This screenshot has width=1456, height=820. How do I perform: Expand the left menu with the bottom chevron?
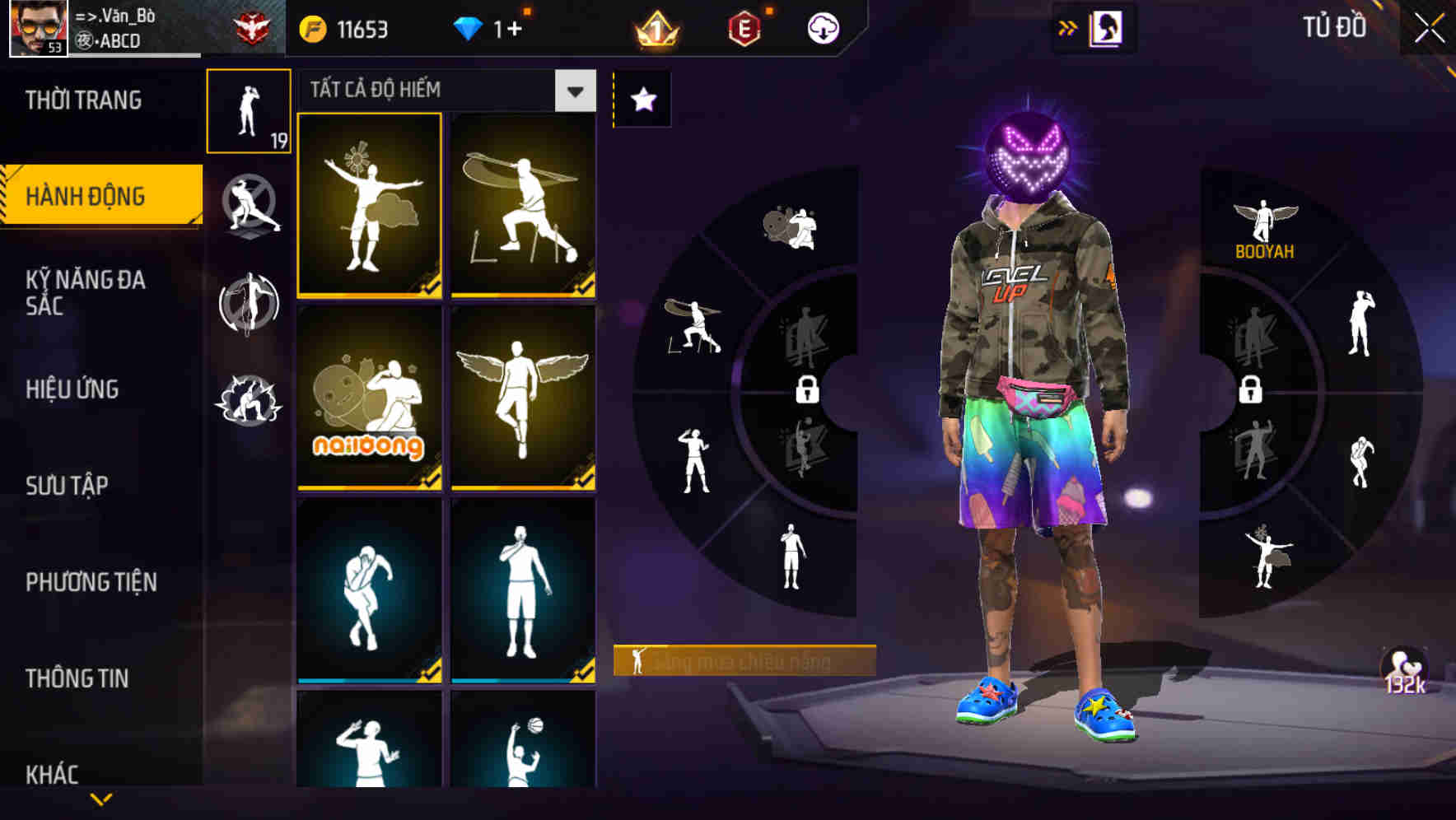pyautogui.click(x=100, y=797)
